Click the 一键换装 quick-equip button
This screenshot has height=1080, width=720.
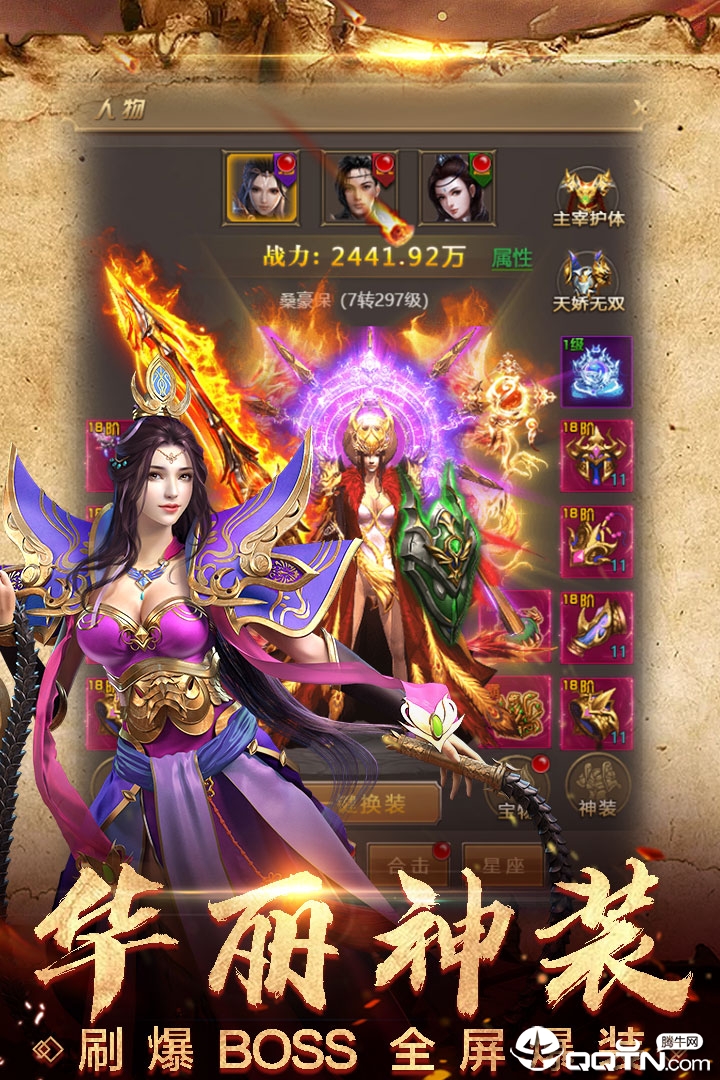[x=370, y=803]
